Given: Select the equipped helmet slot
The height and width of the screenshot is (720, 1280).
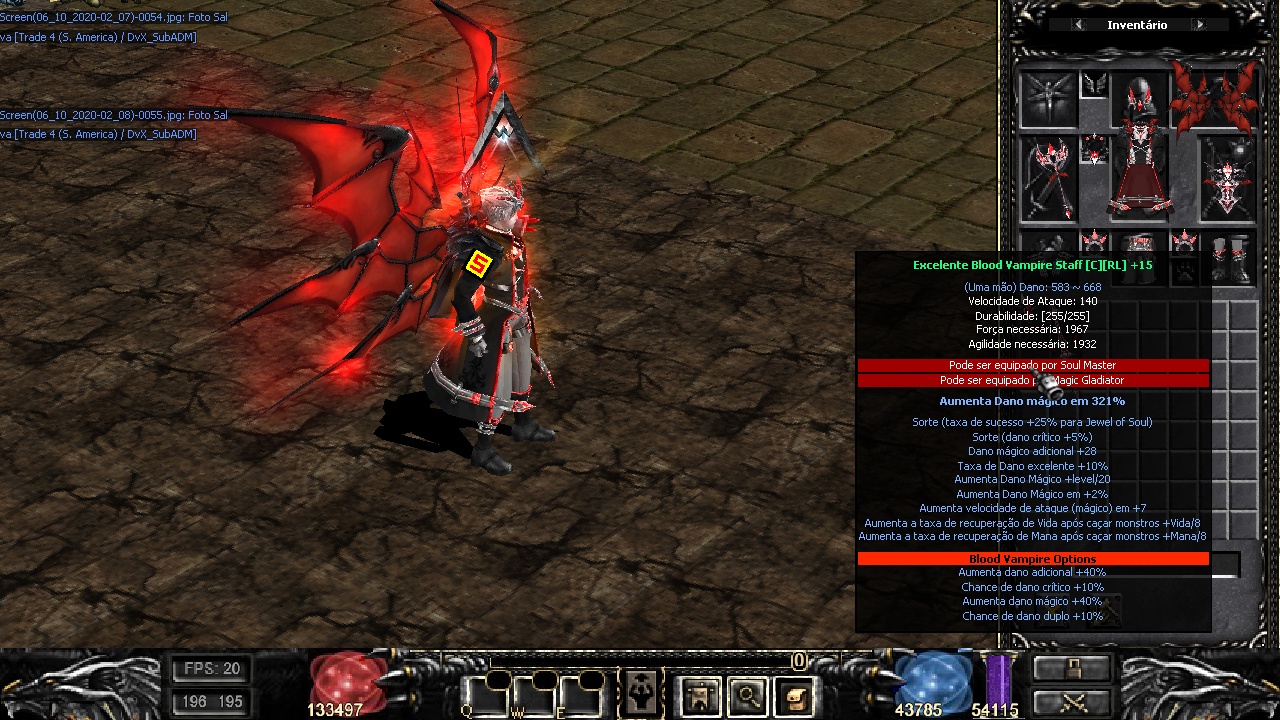Looking at the screenshot, I should tap(1139, 97).
